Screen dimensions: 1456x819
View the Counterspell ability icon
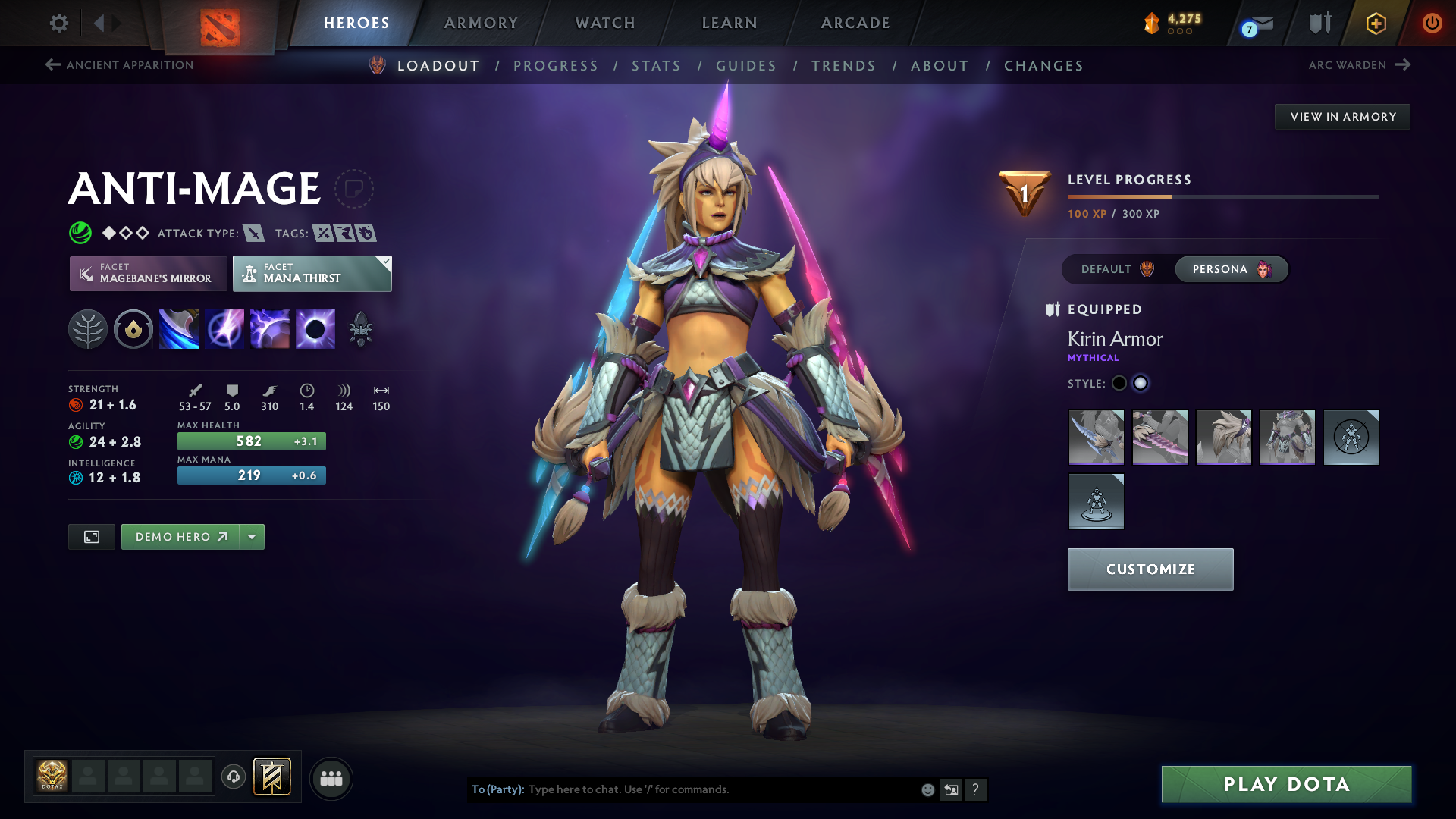[x=269, y=328]
